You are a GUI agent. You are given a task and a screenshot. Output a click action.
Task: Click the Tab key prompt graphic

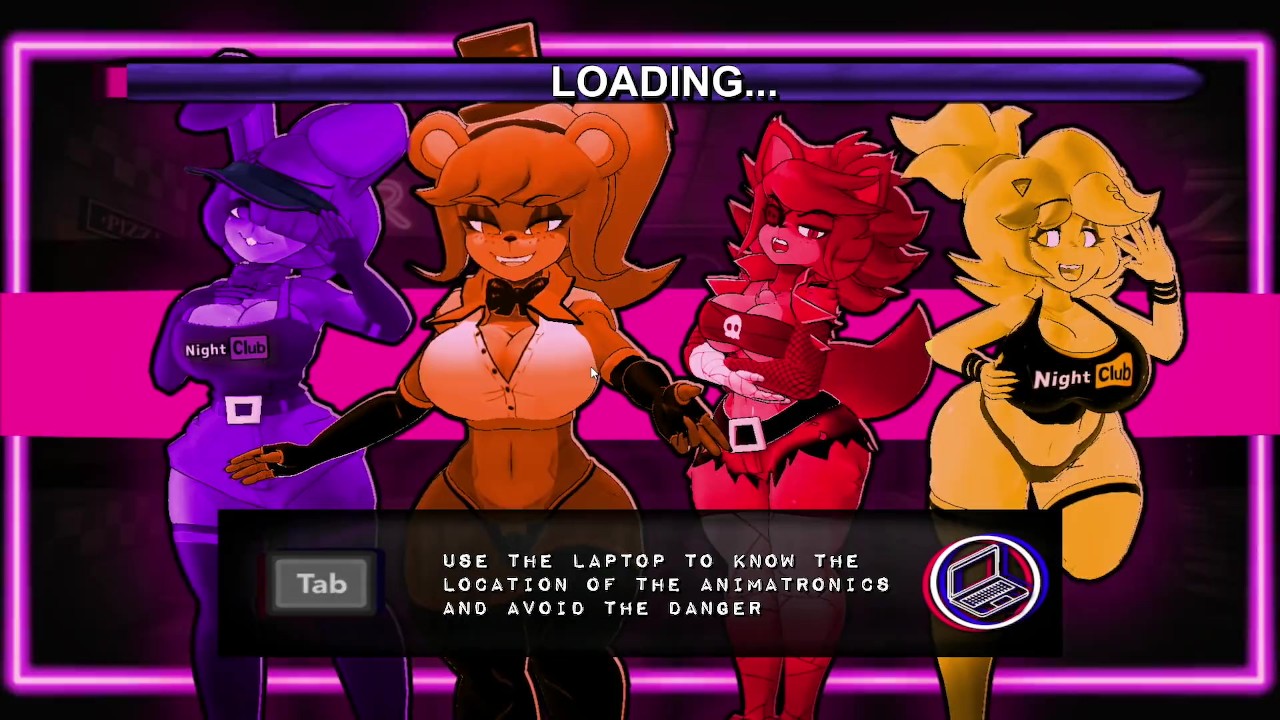tap(320, 583)
